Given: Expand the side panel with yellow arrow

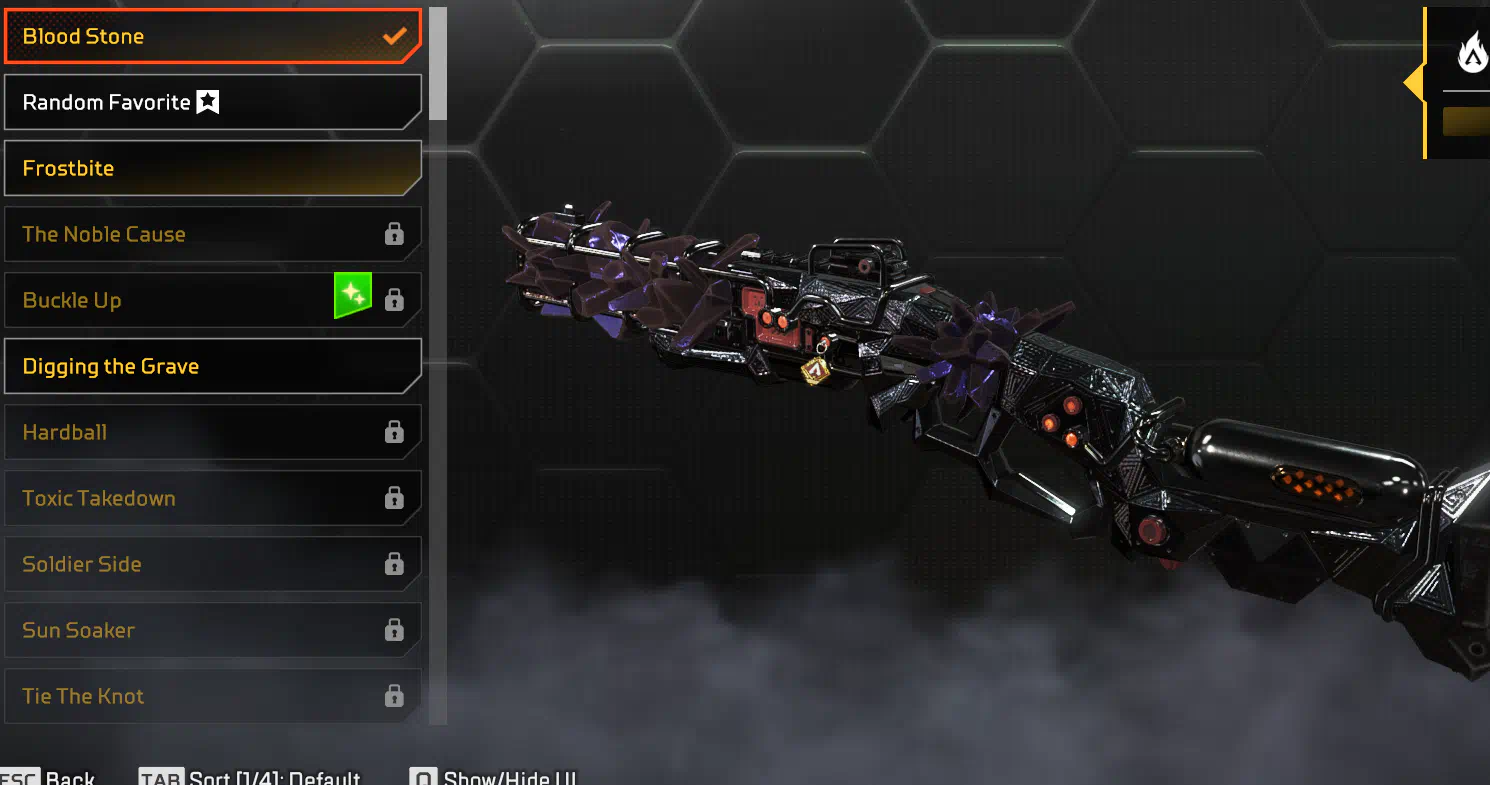Looking at the screenshot, I should pyautogui.click(x=1414, y=83).
